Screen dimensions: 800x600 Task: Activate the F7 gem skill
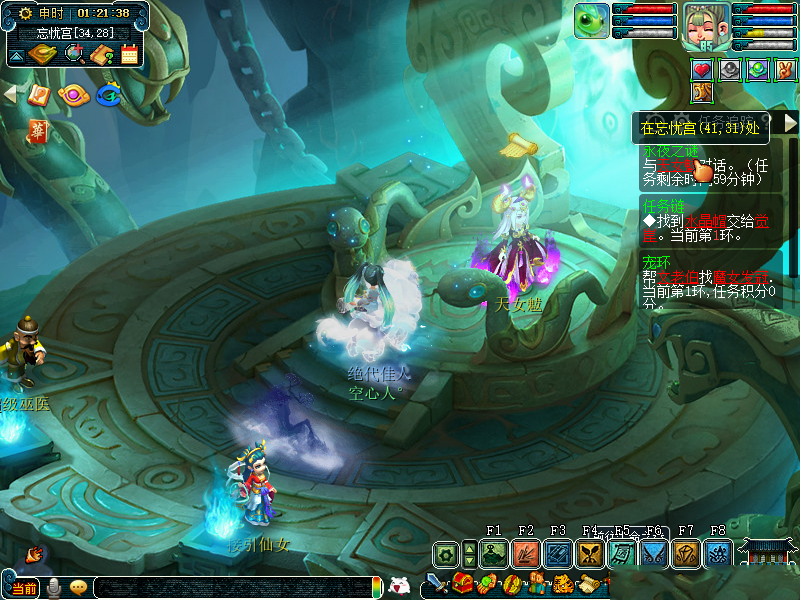686,553
